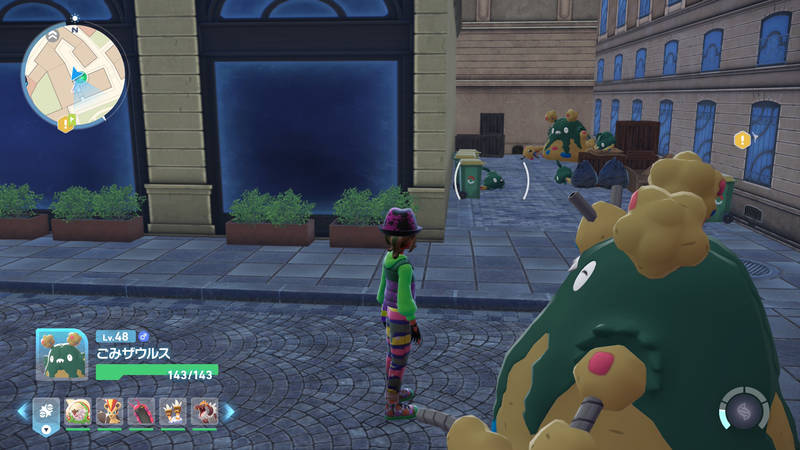Activate the round dollar-sign gauge icon

[x=743, y=410]
